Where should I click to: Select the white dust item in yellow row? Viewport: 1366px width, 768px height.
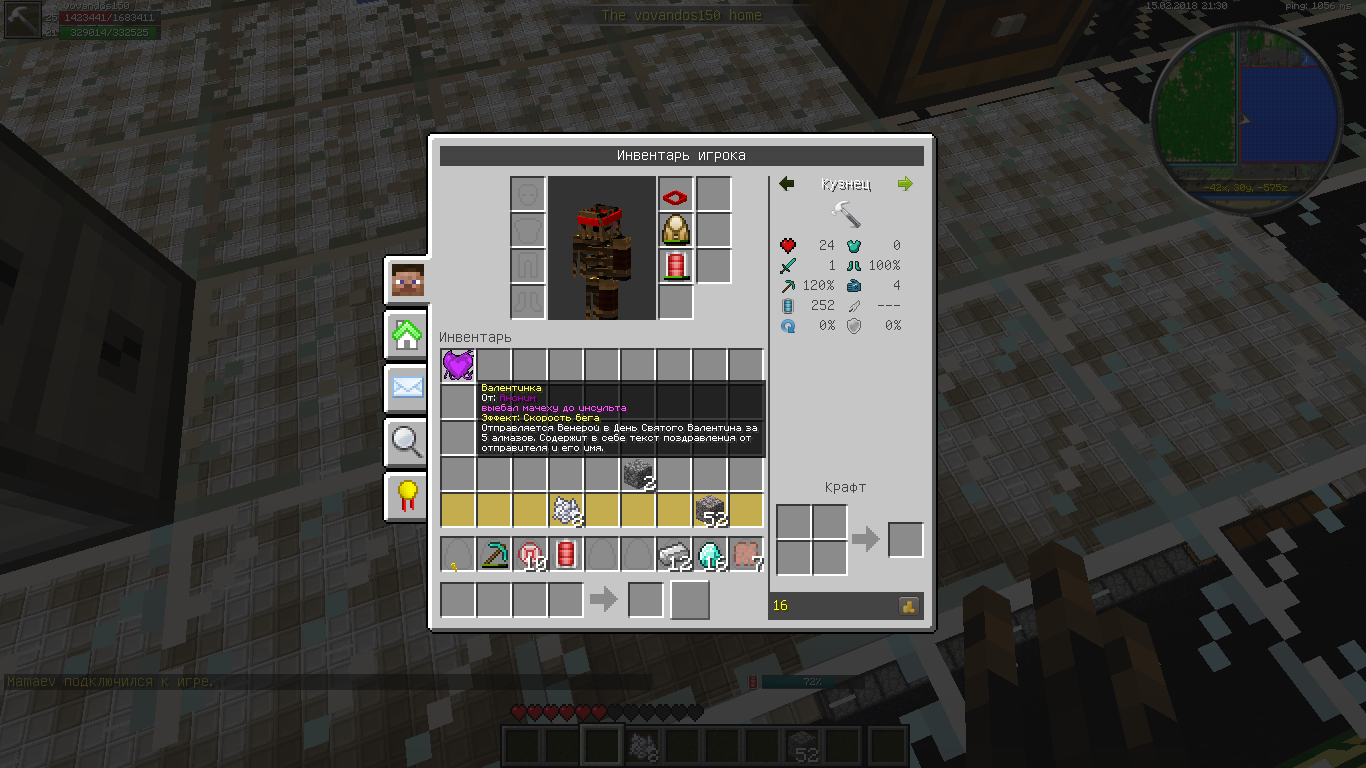tap(566, 510)
